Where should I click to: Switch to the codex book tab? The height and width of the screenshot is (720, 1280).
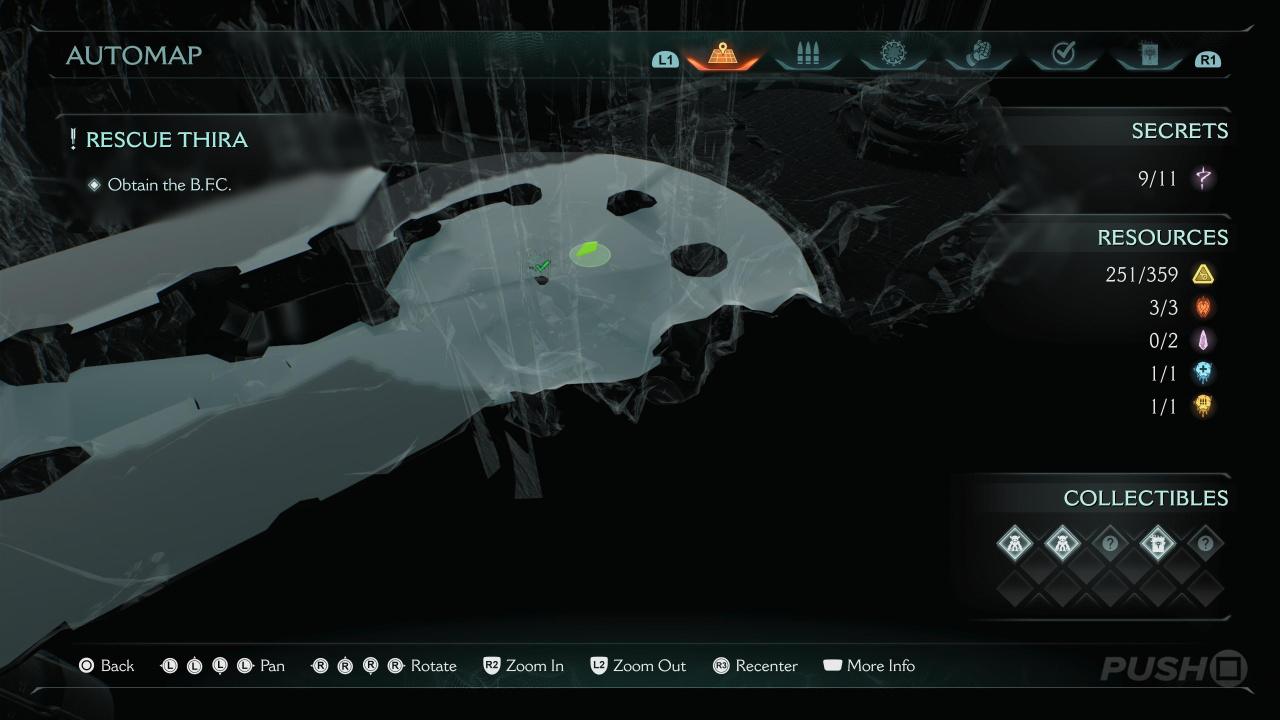tap(1148, 54)
